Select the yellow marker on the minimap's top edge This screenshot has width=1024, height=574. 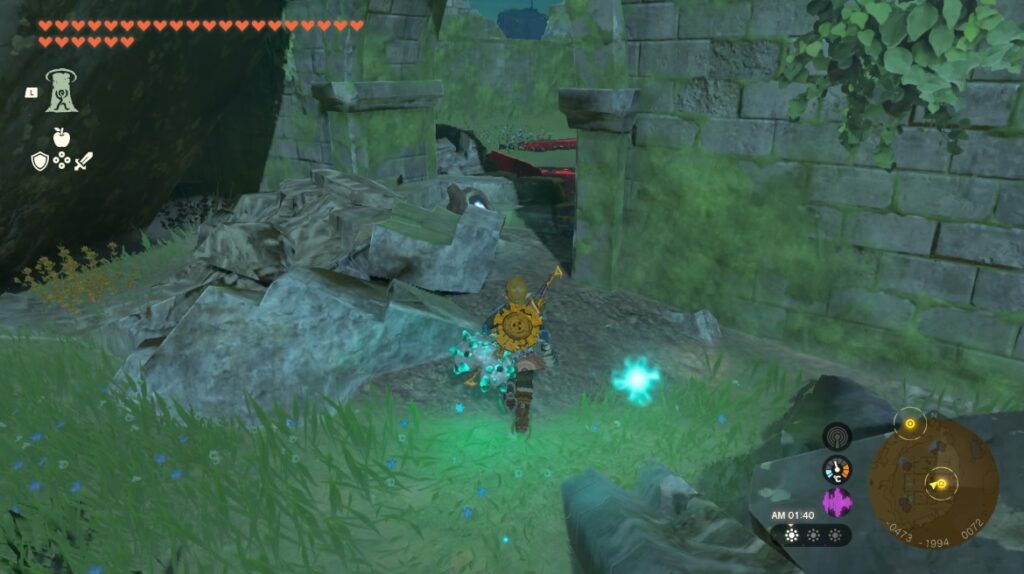[910, 423]
